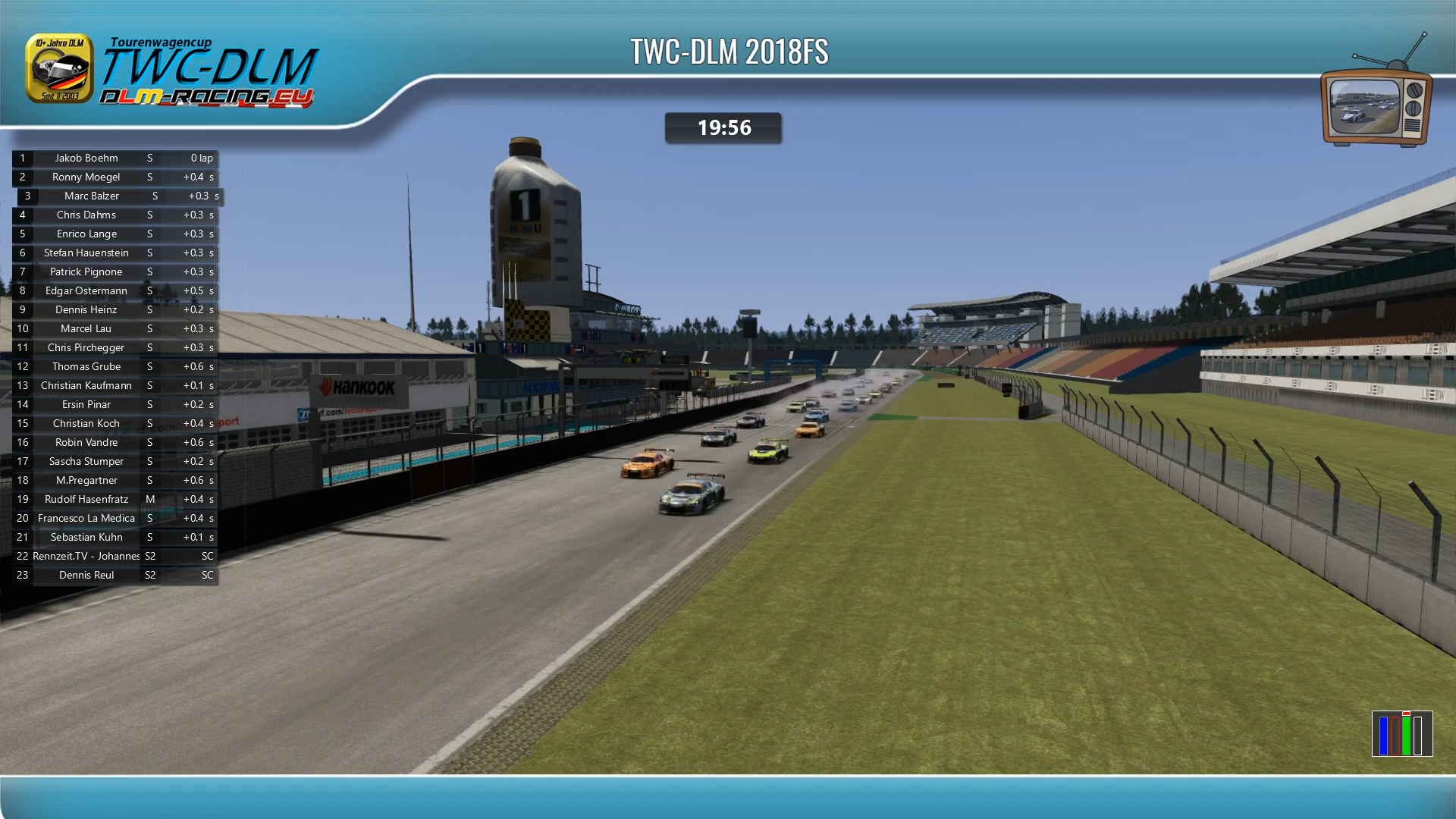
Task: Choose Ronny Moegel's standings row
Action: [86, 177]
